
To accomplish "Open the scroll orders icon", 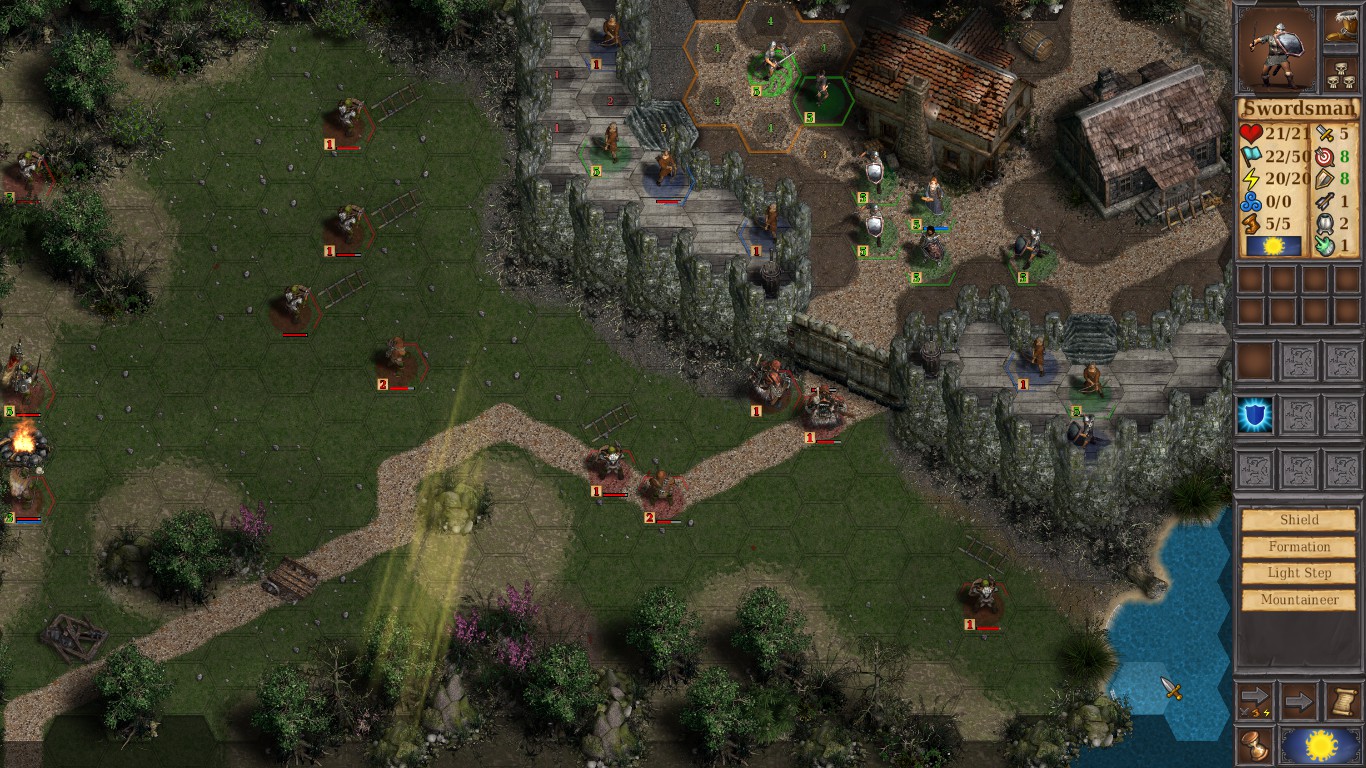I will [x=1342, y=702].
